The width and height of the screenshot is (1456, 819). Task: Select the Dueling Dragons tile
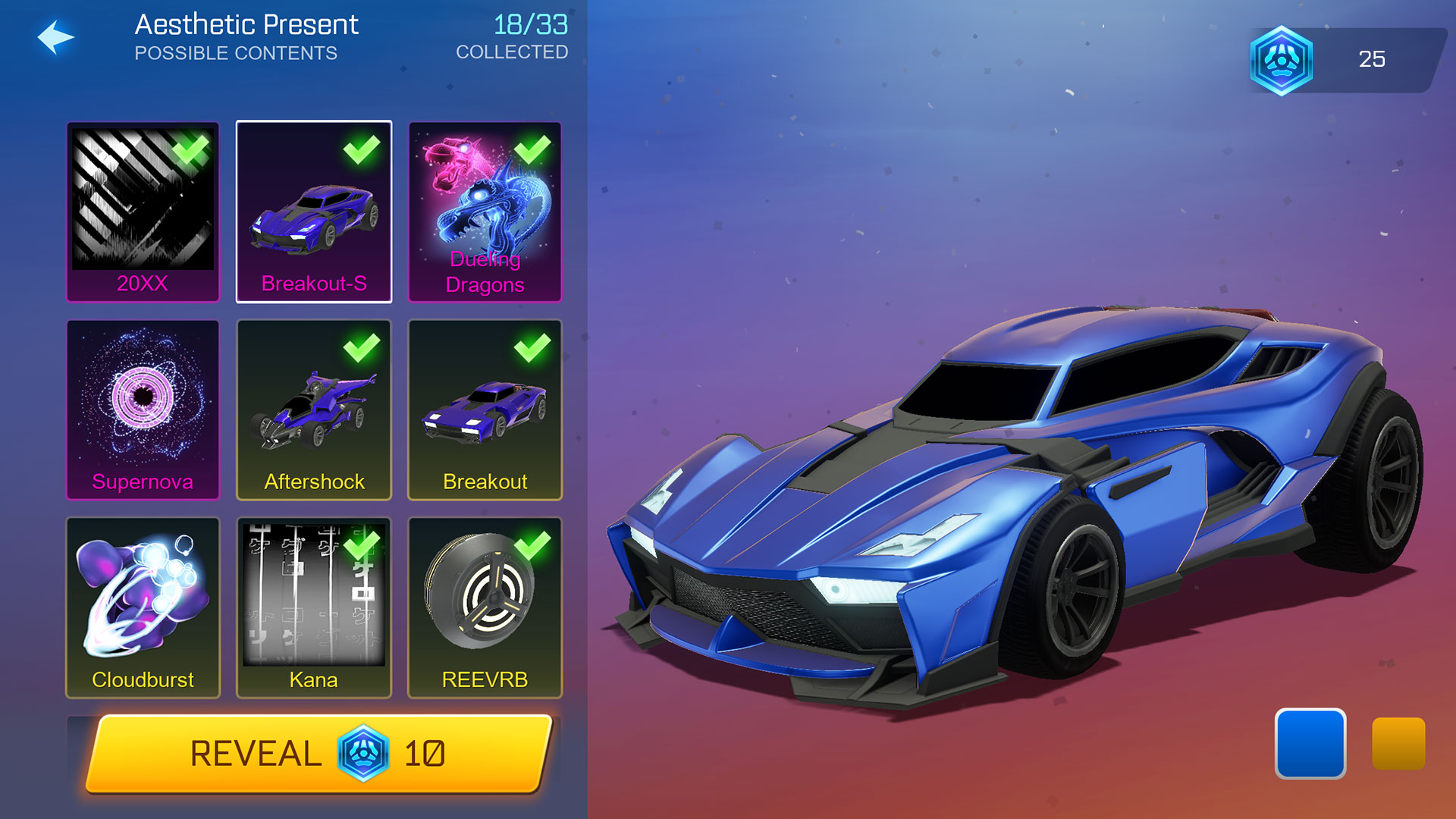[485, 212]
